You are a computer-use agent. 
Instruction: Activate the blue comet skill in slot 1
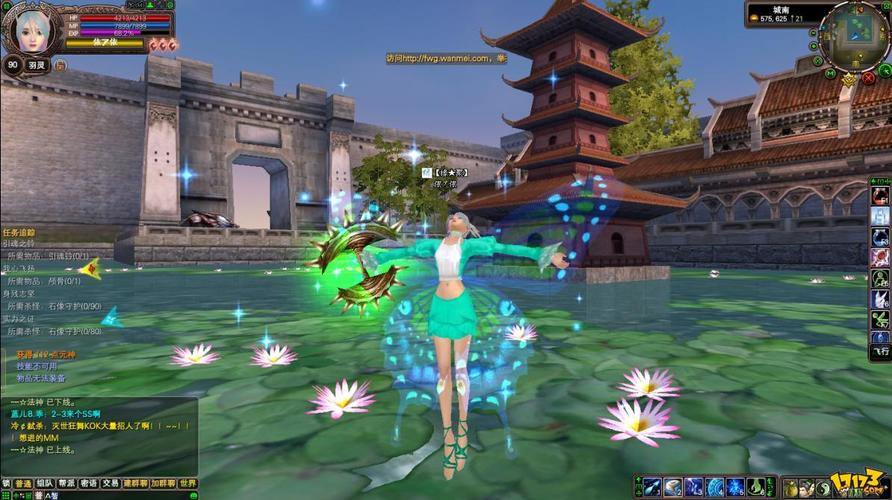click(x=654, y=487)
